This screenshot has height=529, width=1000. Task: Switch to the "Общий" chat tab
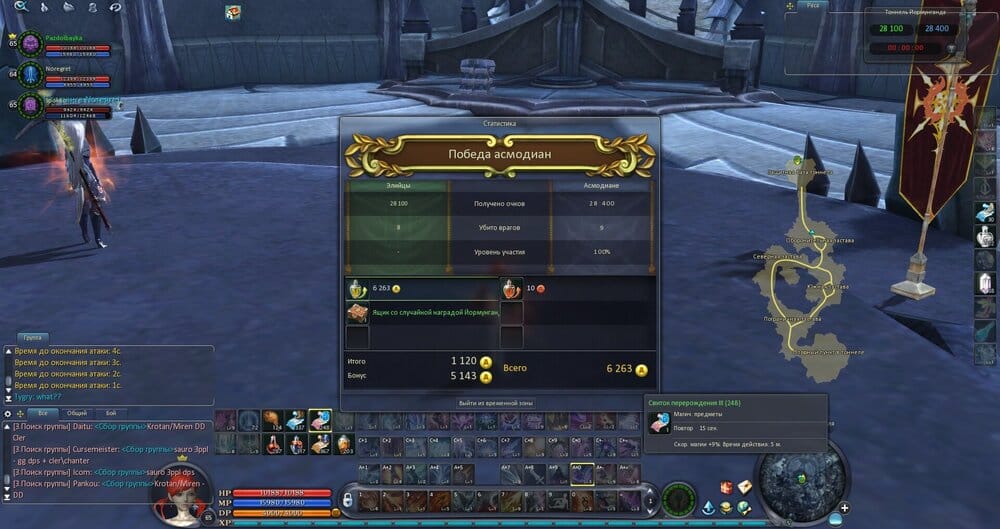(x=76, y=412)
